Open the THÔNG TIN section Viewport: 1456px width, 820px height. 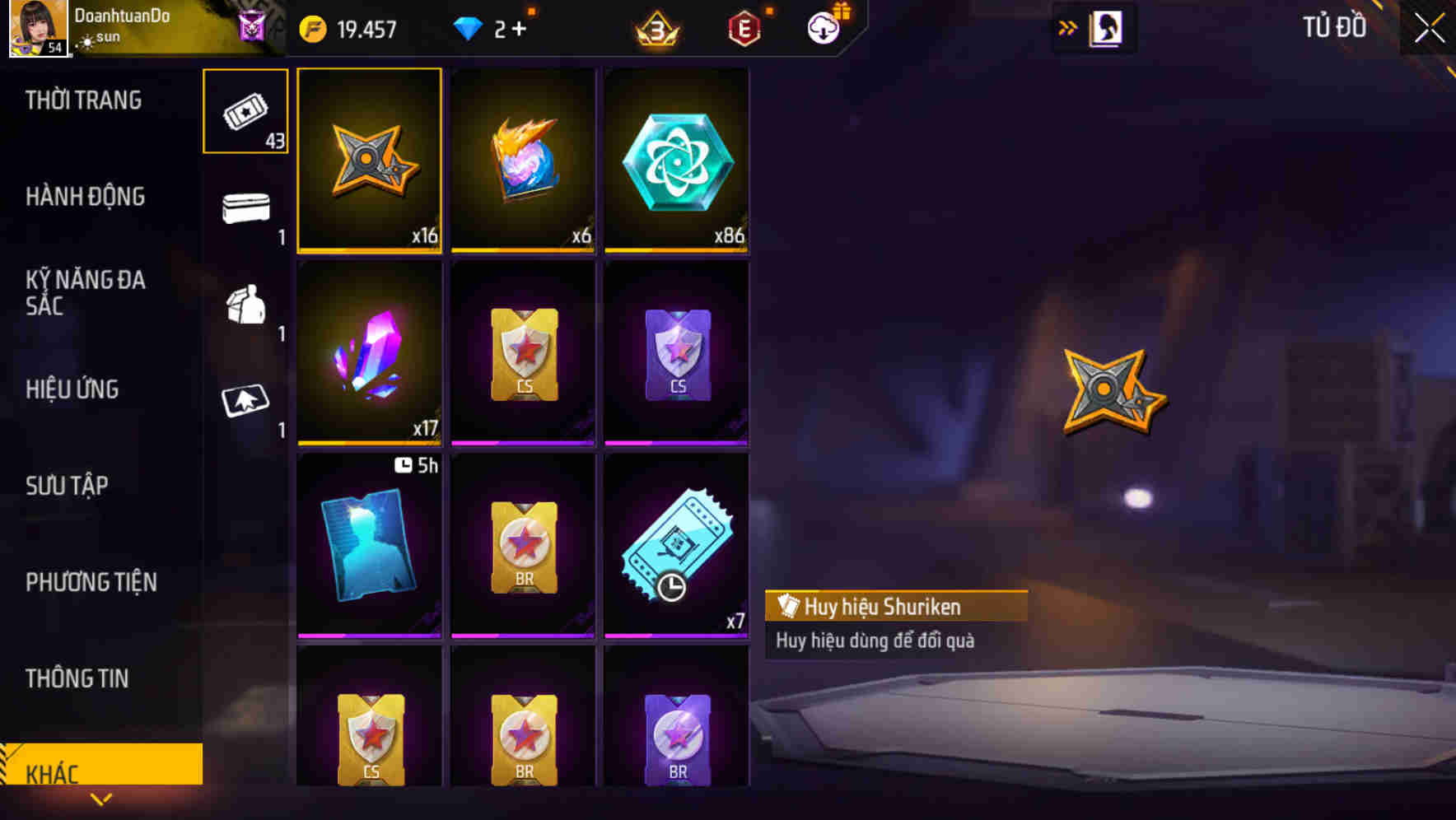[x=77, y=678]
